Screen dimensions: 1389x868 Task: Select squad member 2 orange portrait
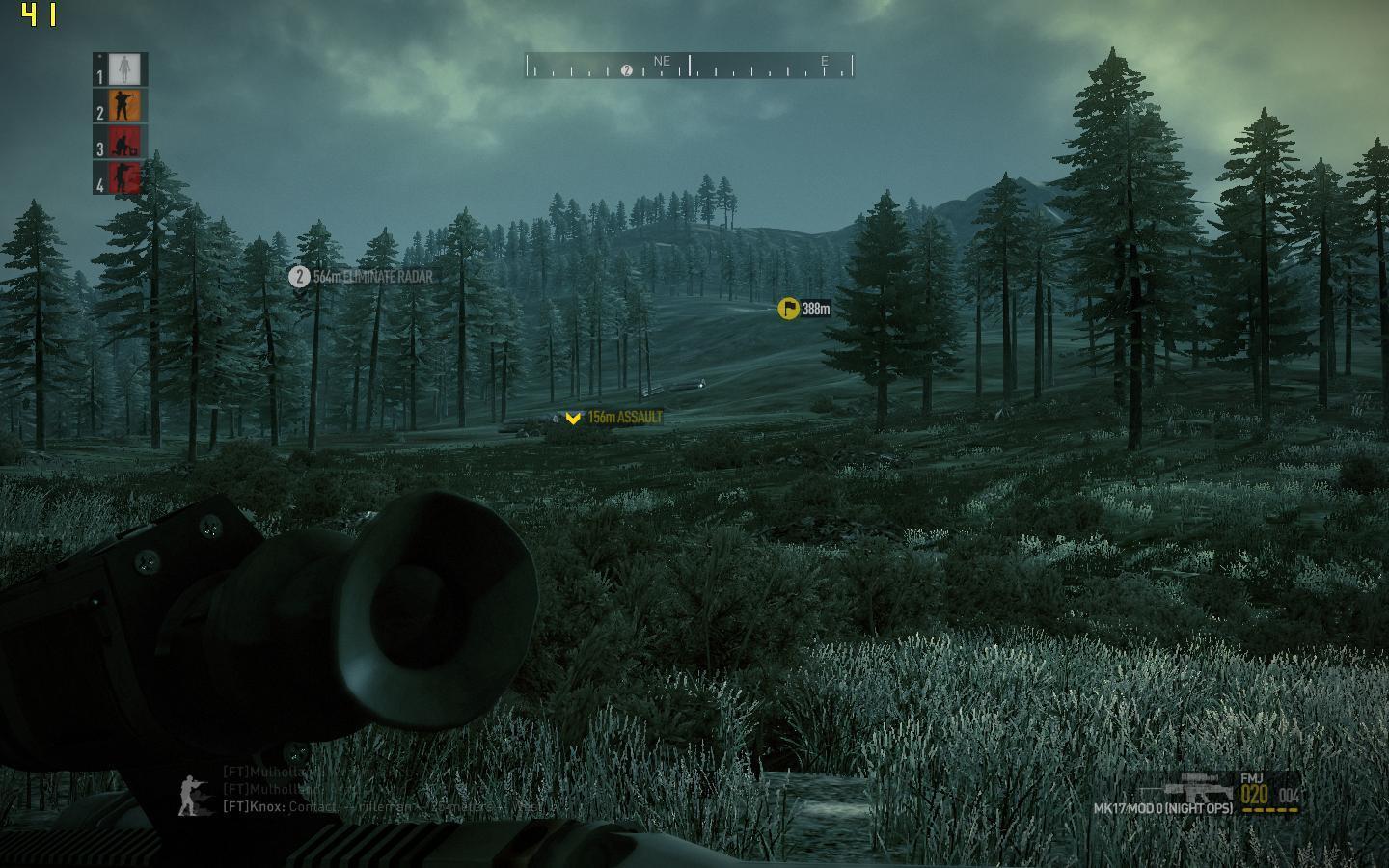(x=124, y=106)
